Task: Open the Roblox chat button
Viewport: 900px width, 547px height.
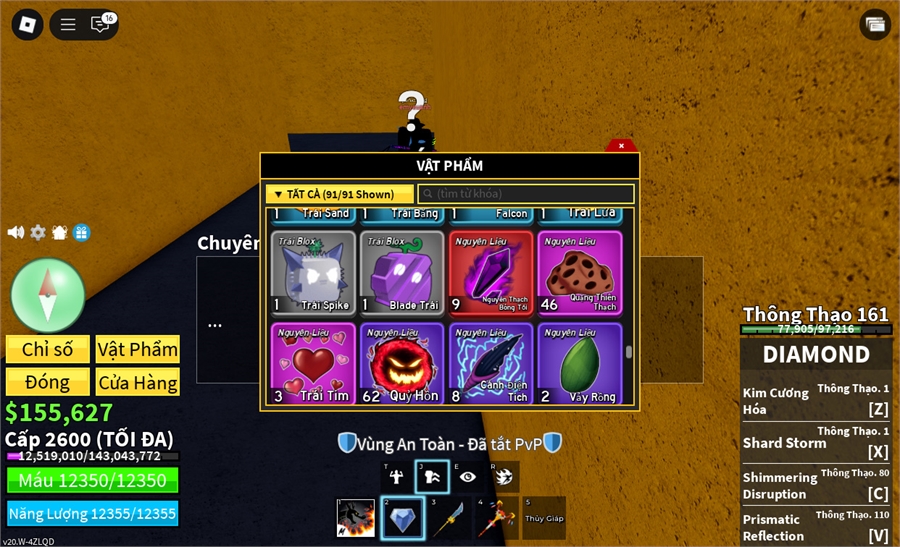Action: pos(100,25)
